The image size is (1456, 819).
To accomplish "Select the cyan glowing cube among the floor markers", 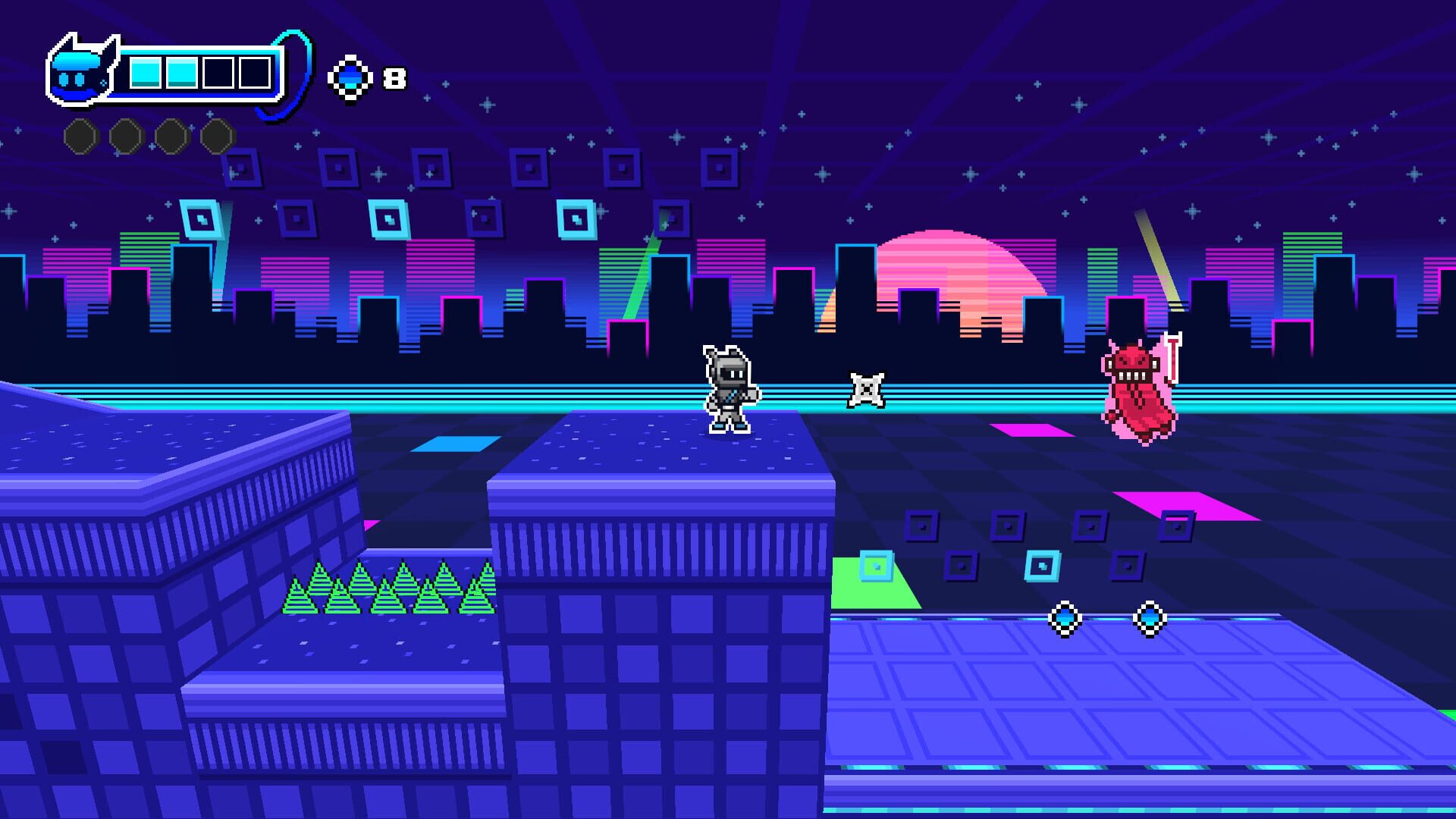I will [x=1043, y=566].
